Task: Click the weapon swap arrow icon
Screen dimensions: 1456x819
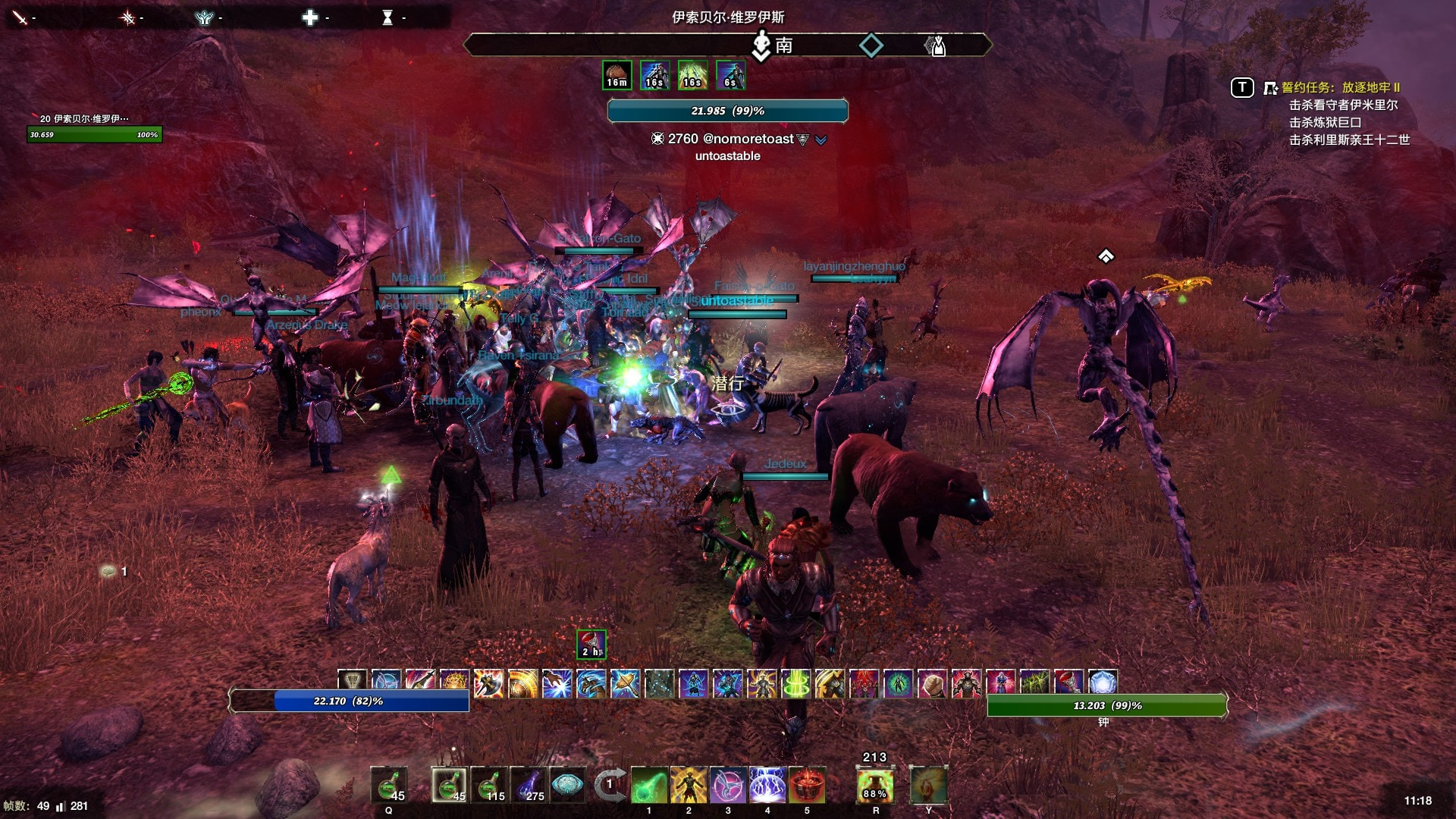Action: point(610,785)
